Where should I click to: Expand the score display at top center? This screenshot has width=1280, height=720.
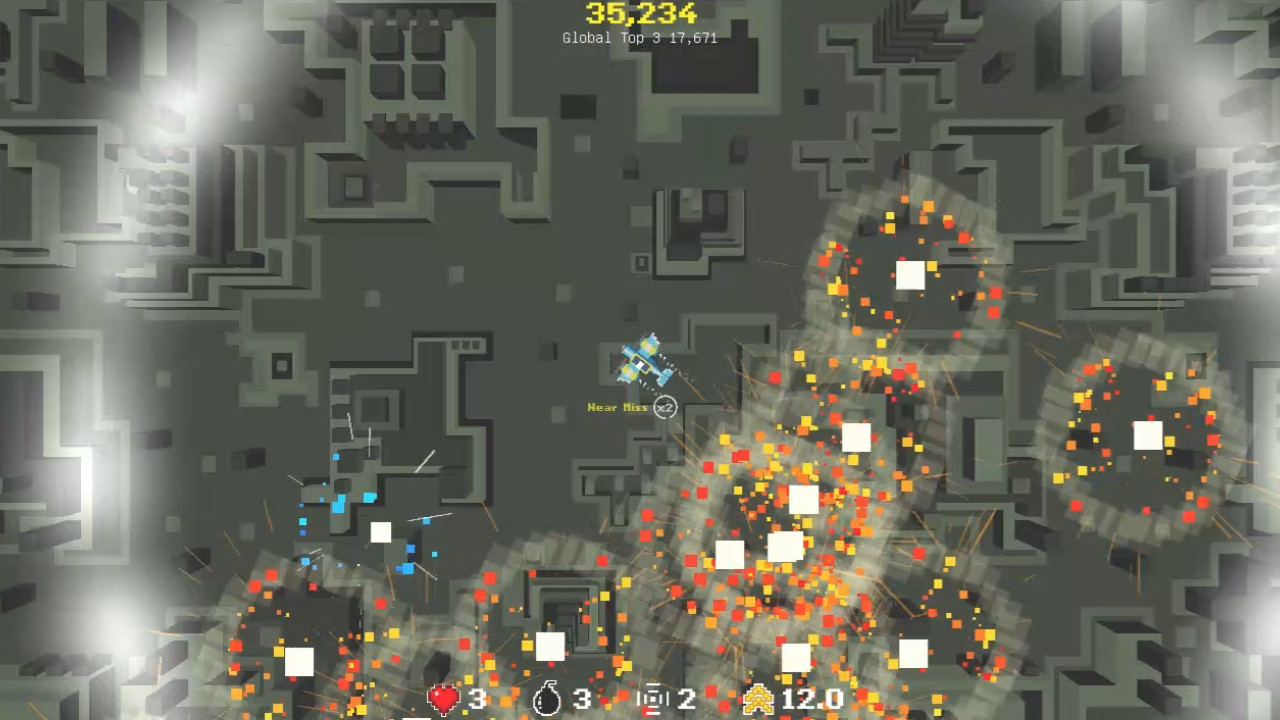(x=639, y=15)
